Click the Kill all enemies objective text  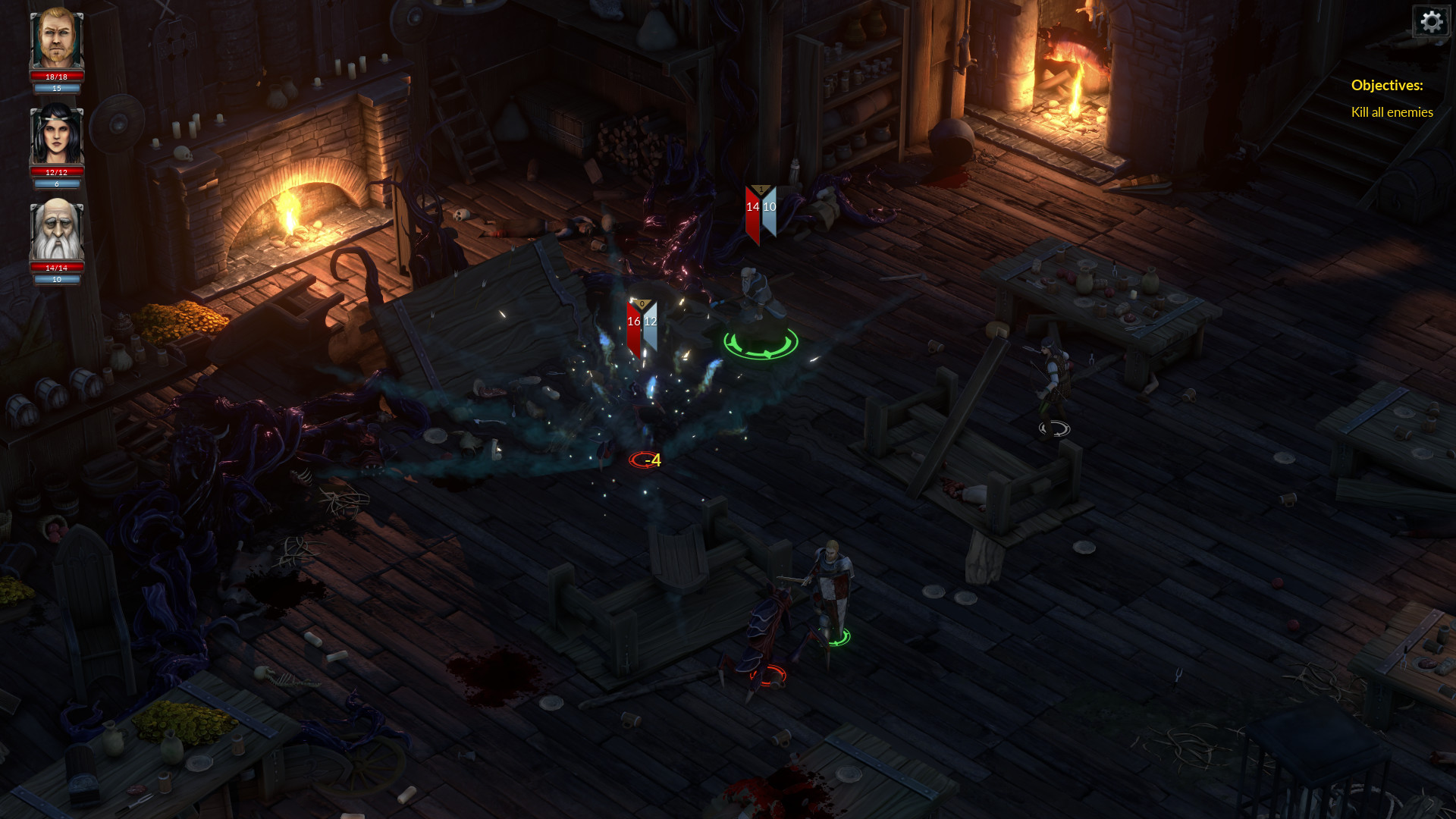1392,112
